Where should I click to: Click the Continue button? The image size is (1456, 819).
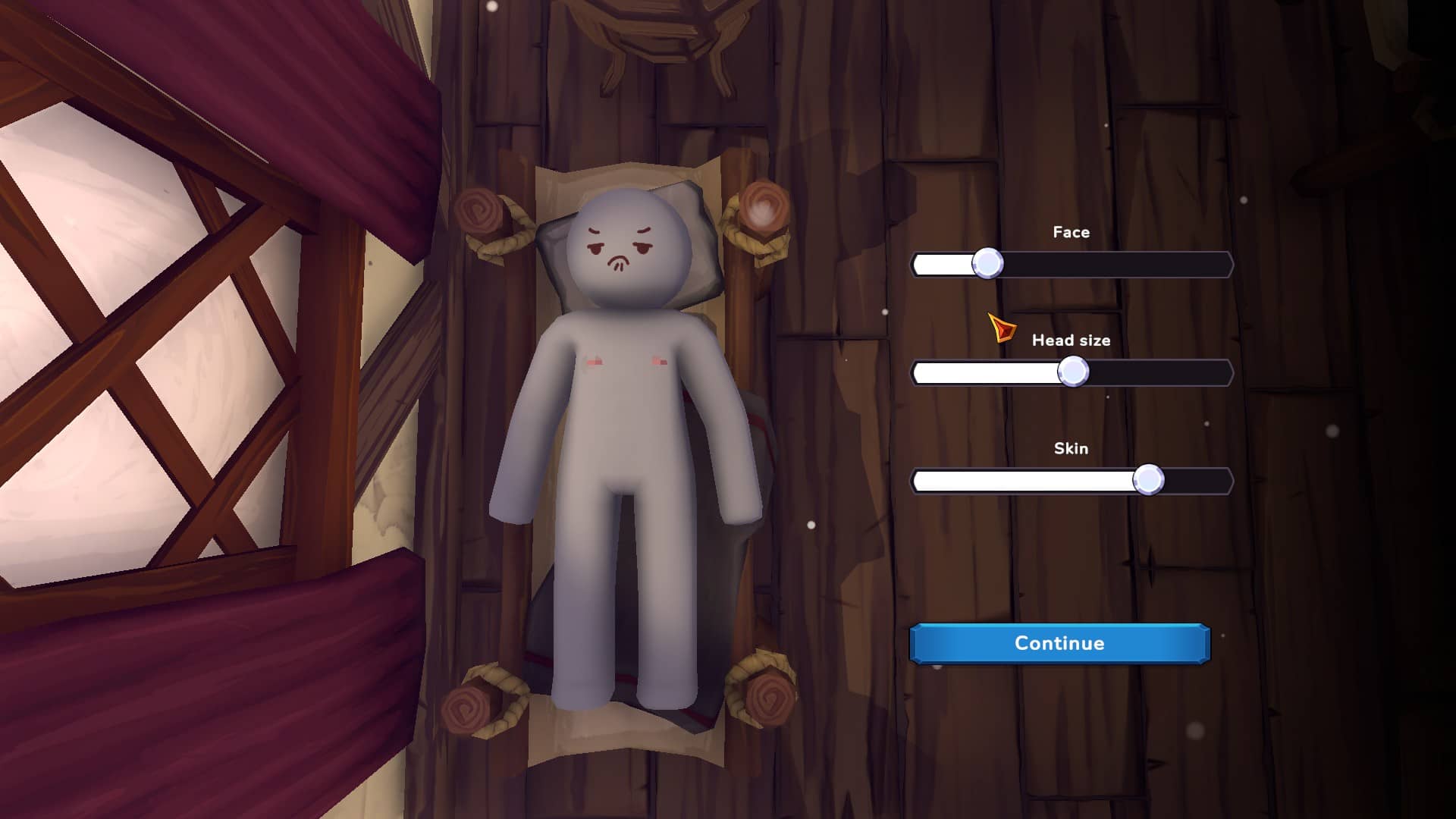click(x=1059, y=644)
